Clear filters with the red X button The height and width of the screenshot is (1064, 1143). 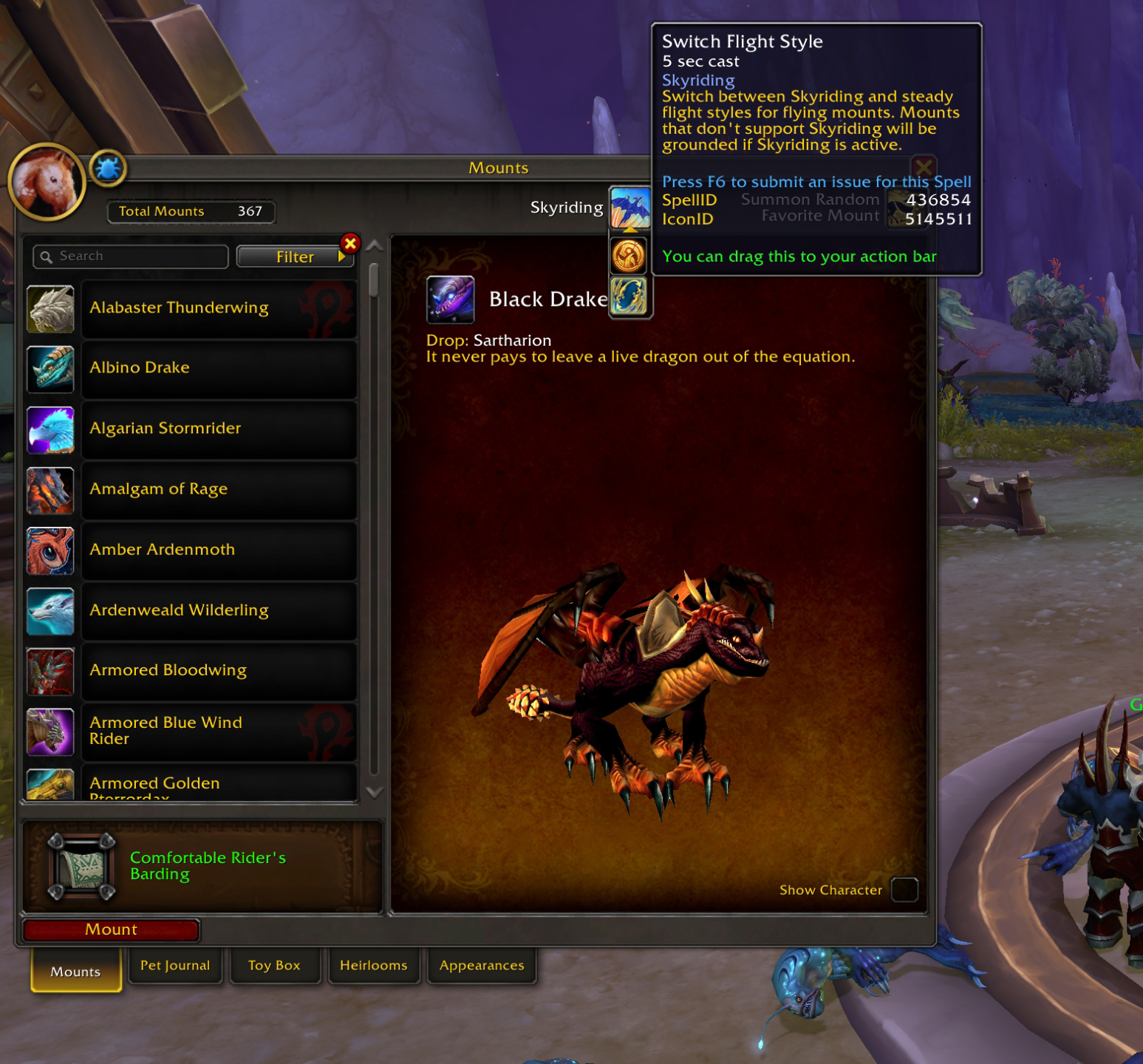[x=350, y=243]
